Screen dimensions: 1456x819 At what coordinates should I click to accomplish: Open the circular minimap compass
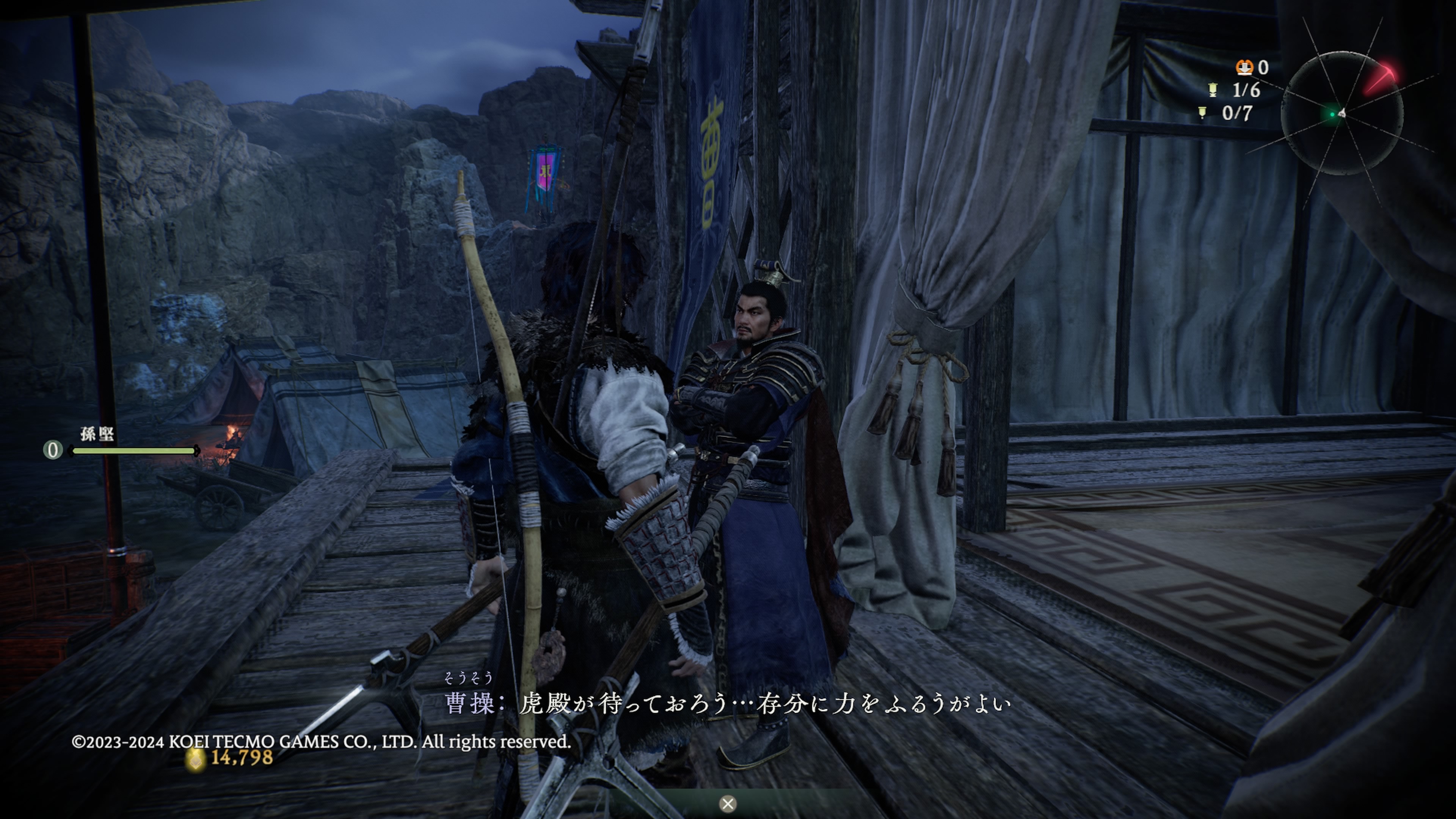1341,113
